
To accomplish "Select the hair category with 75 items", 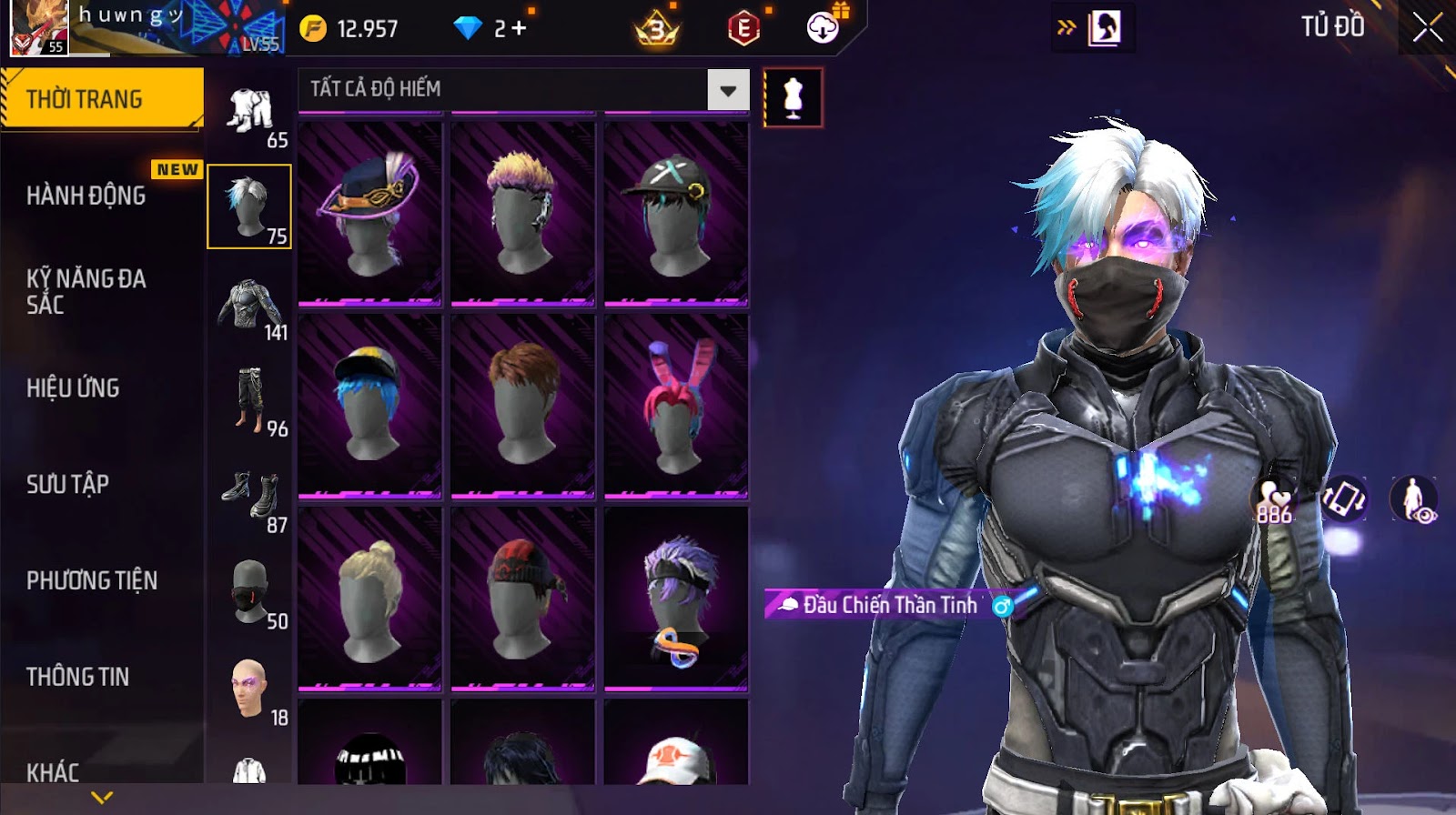I will (248, 206).
